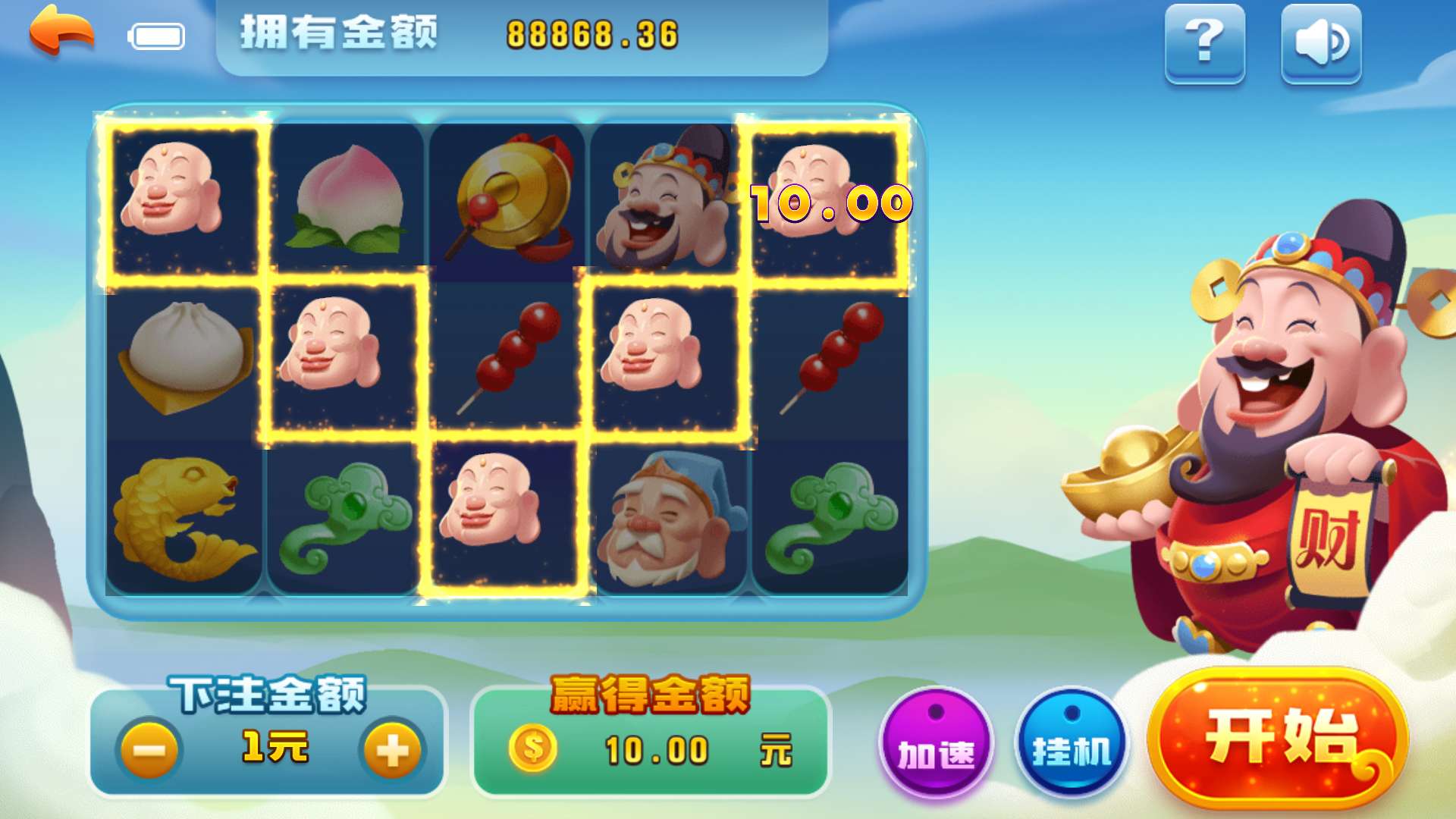Toggle sound off with the speaker button
This screenshot has width=1456, height=819.
1319,45
